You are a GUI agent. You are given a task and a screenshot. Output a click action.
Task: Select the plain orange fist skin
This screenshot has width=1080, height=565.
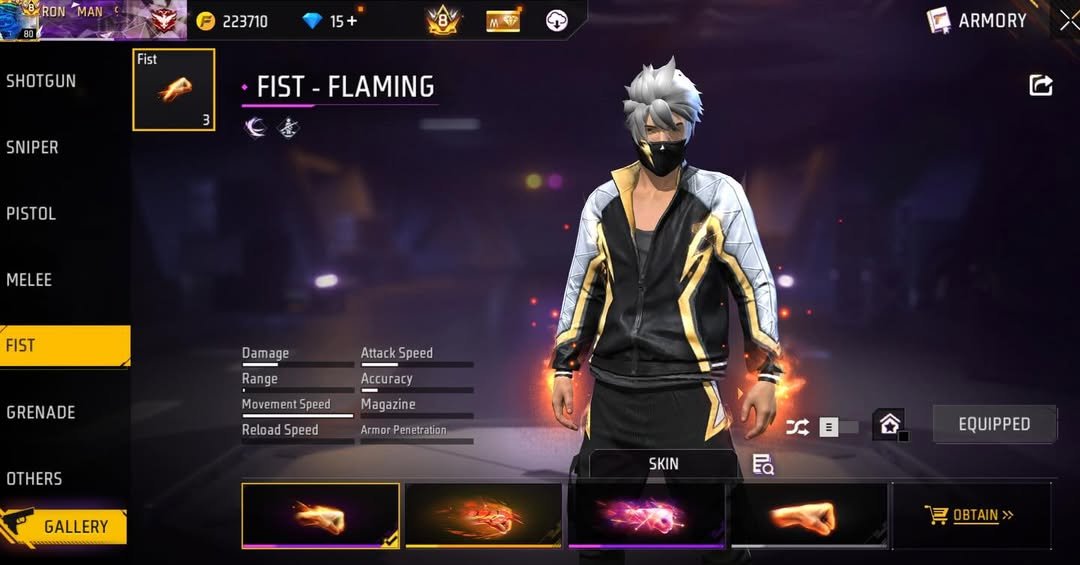(809, 516)
